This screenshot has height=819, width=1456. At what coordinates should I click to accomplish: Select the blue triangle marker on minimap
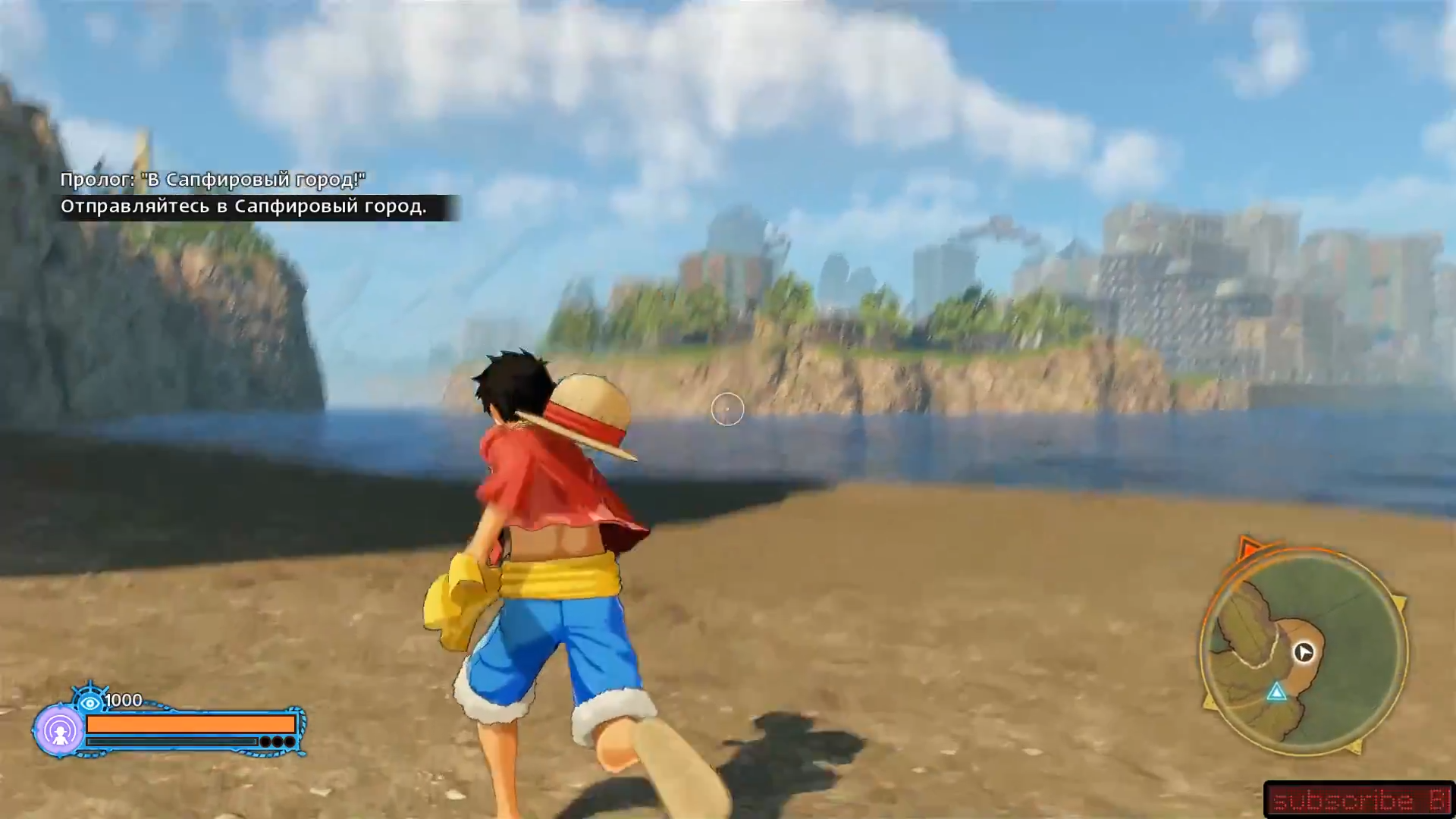tap(1277, 692)
